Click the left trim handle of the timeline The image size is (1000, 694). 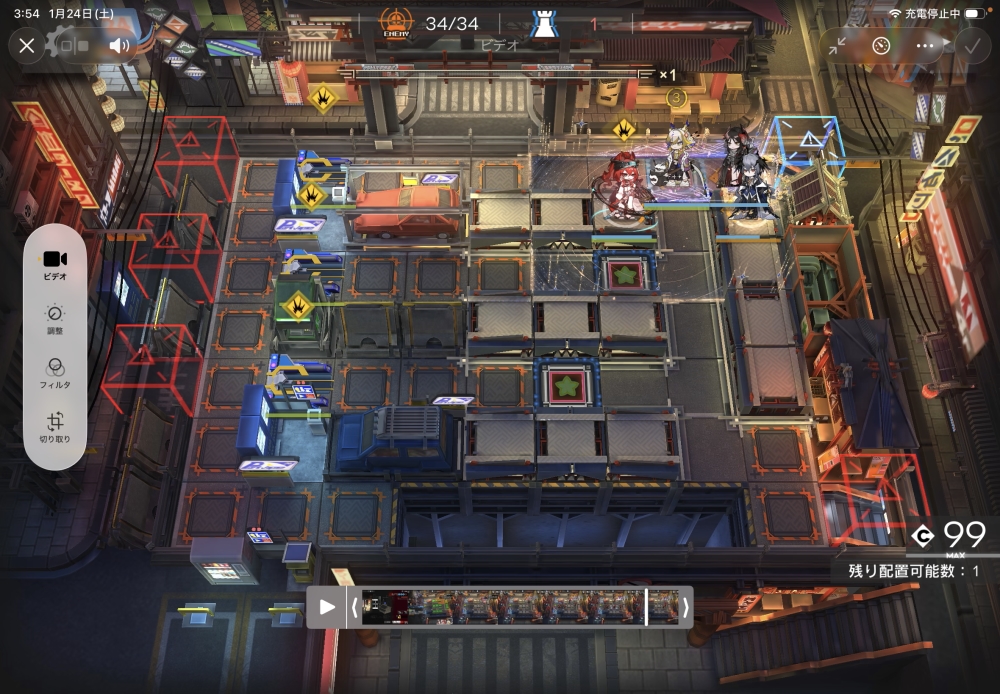[x=353, y=607]
